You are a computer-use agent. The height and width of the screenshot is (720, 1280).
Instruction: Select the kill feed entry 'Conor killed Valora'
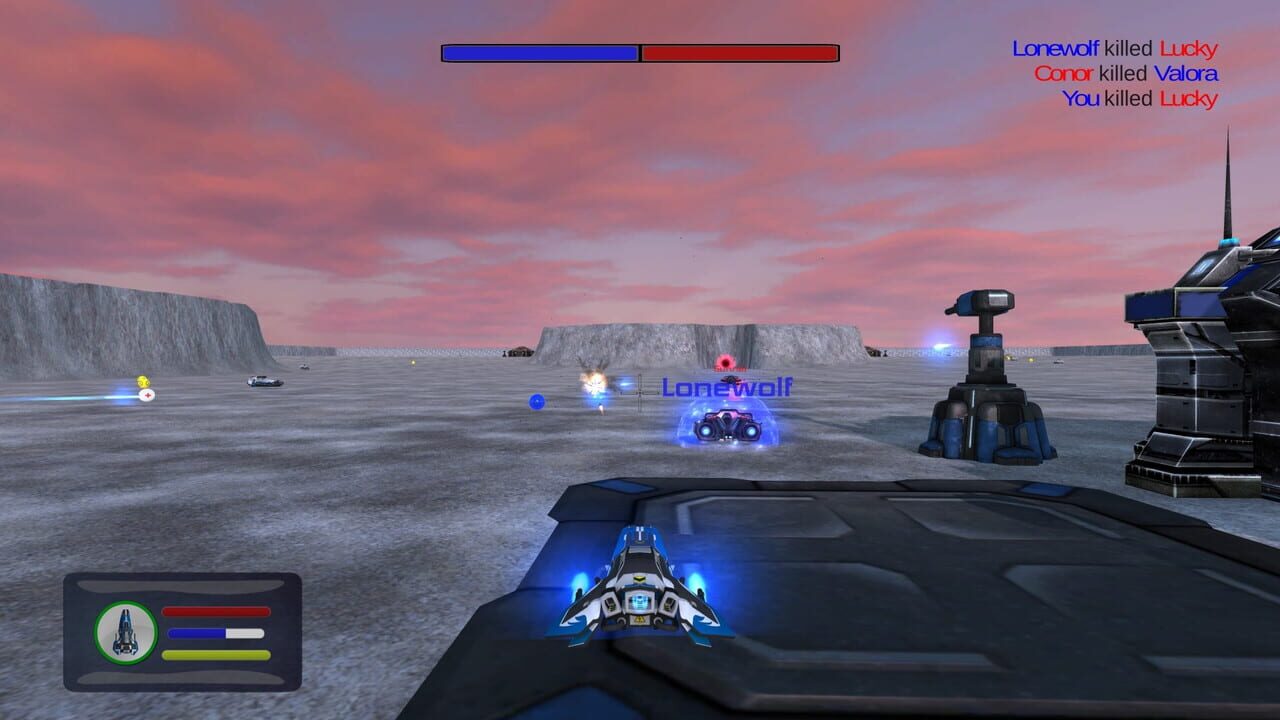[x=1125, y=74]
